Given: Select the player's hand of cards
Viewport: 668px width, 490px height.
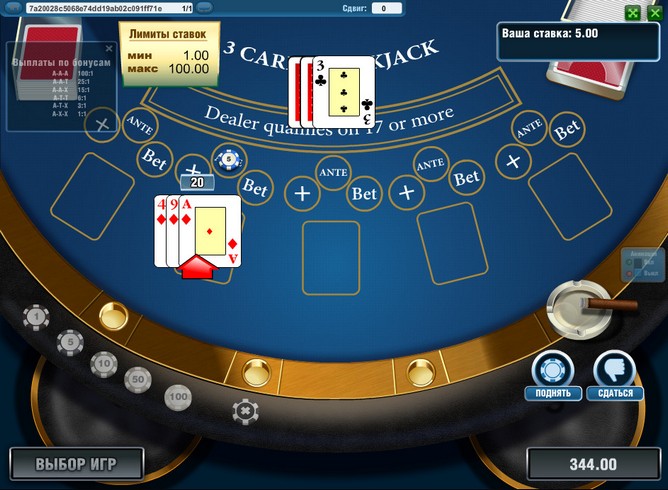Looking at the screenshot, I should click(x=198, y=232).
